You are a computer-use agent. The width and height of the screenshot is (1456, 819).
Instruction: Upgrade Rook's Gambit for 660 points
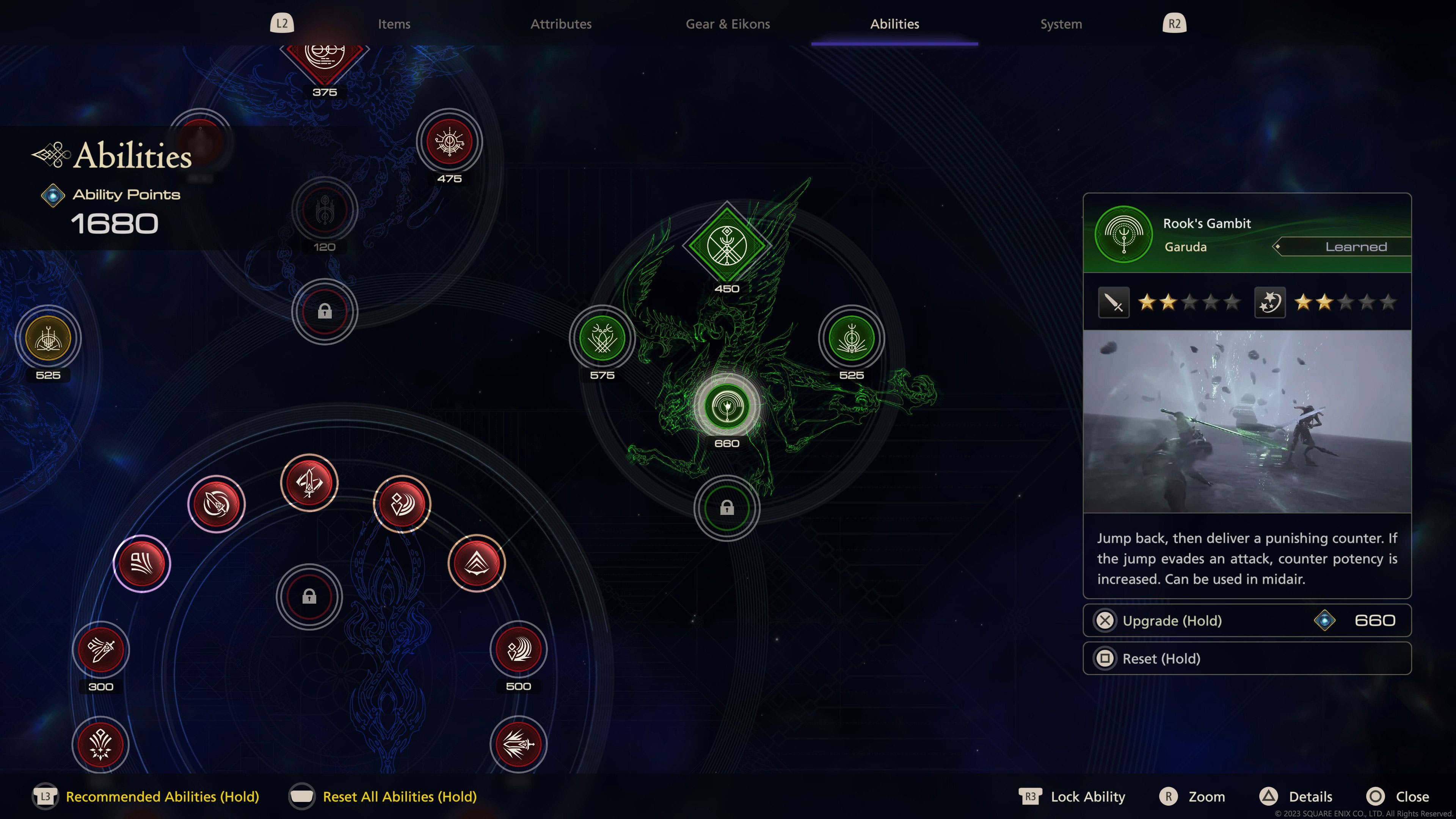[x=1246, y=621]
